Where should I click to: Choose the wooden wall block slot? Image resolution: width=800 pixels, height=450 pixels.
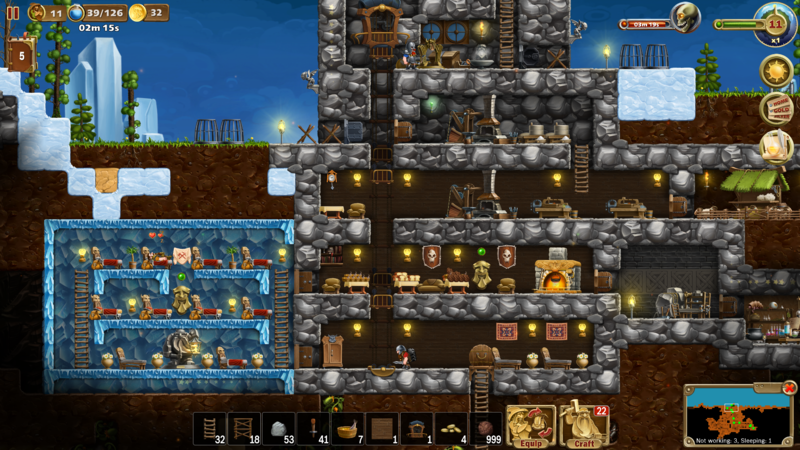click(382, 428)
